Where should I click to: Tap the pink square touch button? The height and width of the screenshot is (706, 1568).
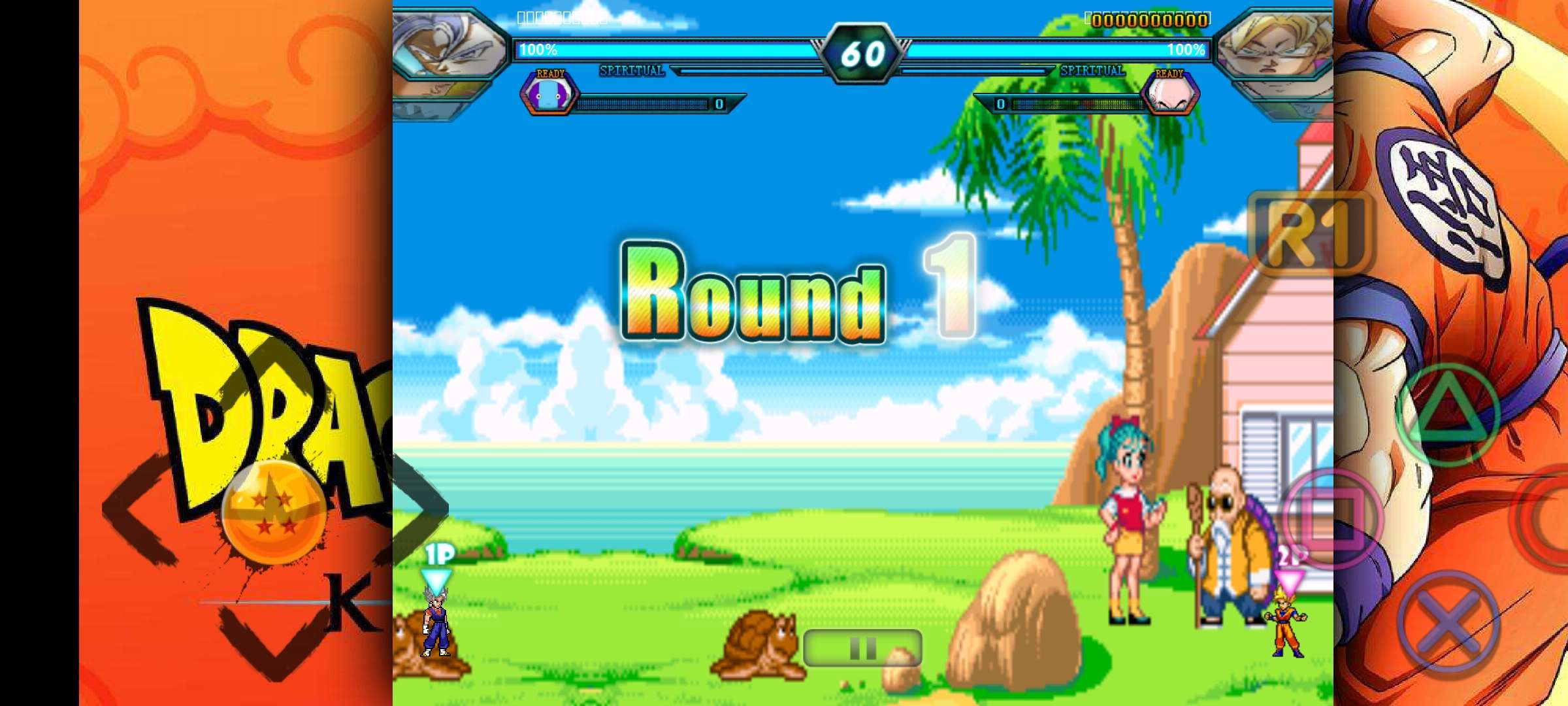[1333, 518]
